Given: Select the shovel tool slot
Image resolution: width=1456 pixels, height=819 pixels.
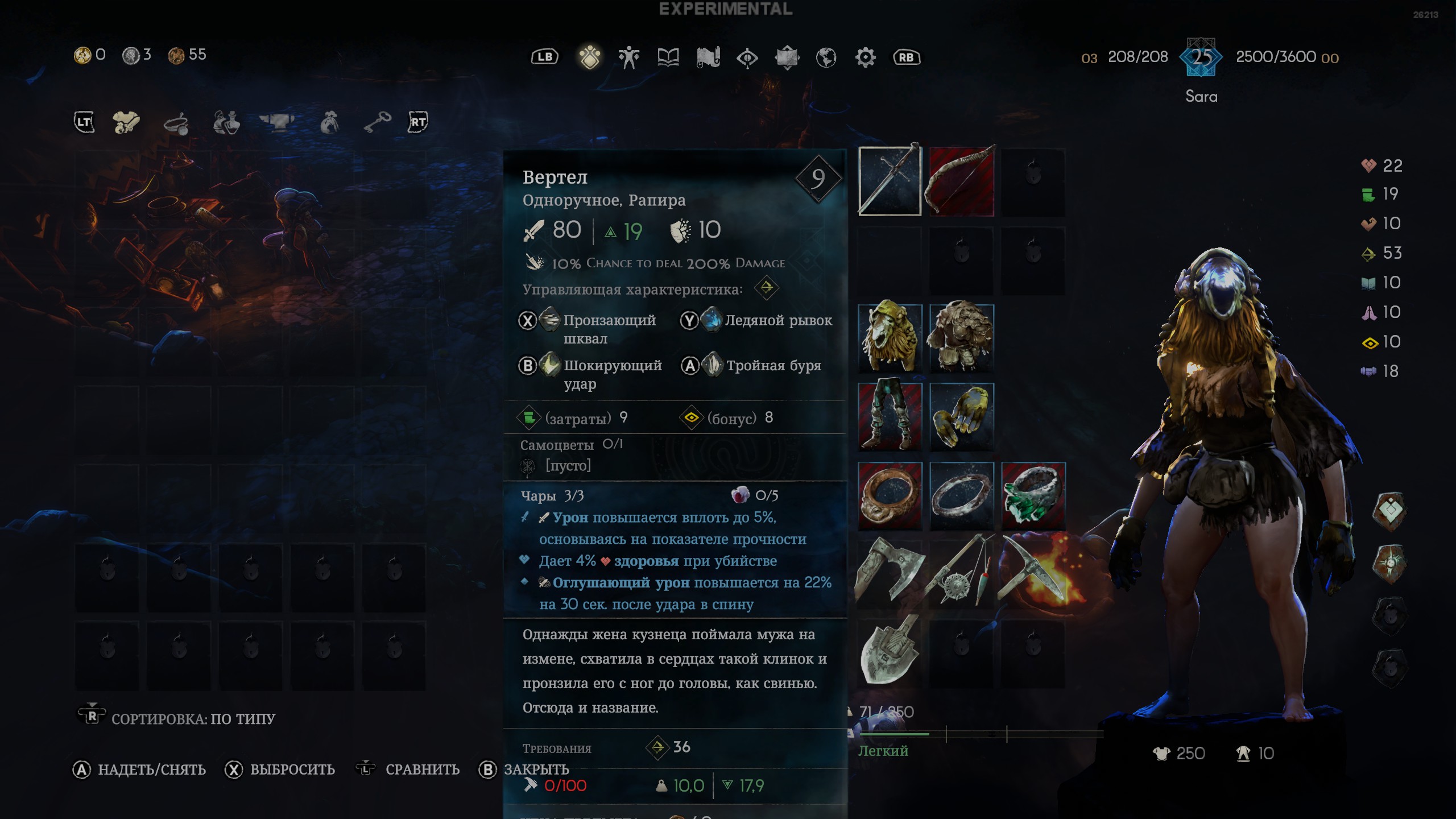Looking at the screenshot, I should coord(890,651).
